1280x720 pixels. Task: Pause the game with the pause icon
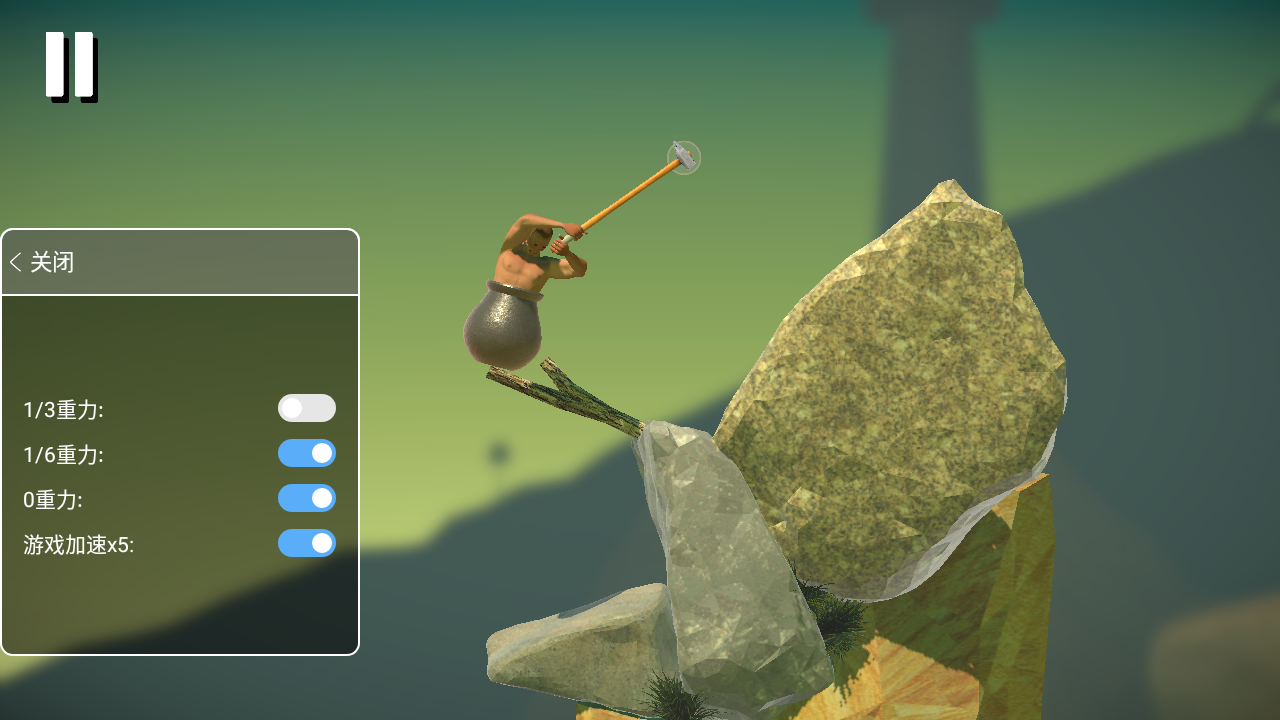[70, 66]
